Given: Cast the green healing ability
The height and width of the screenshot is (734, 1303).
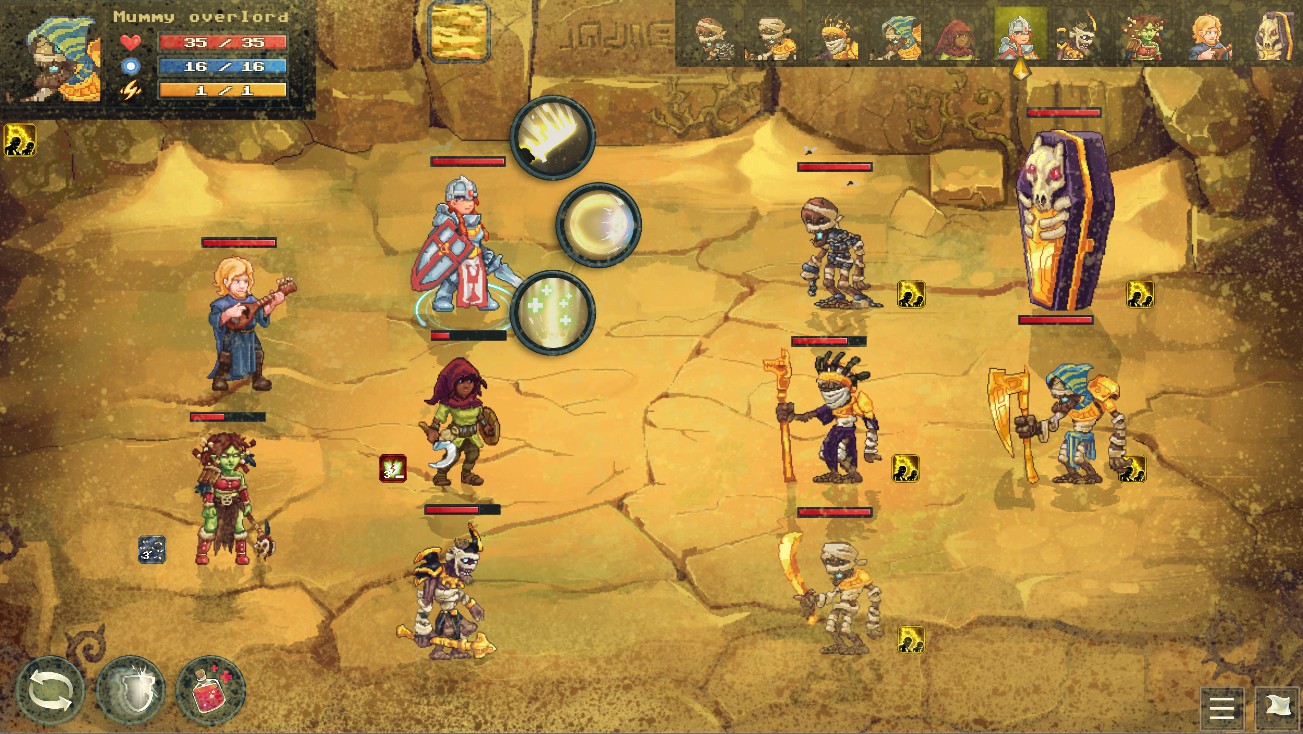Looking at the screenshot, I should (x=551, y=311).
